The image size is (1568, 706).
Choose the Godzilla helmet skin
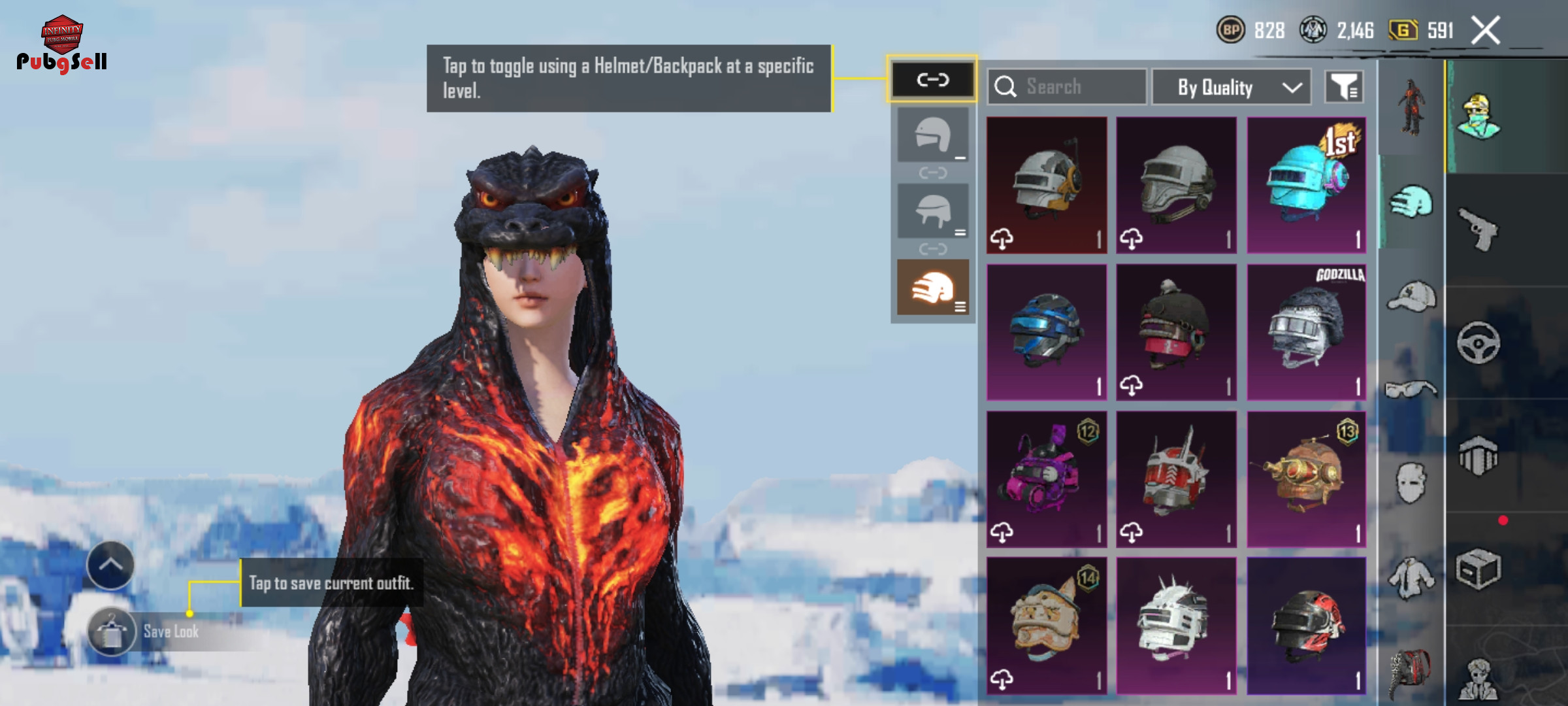(1306, 332)
